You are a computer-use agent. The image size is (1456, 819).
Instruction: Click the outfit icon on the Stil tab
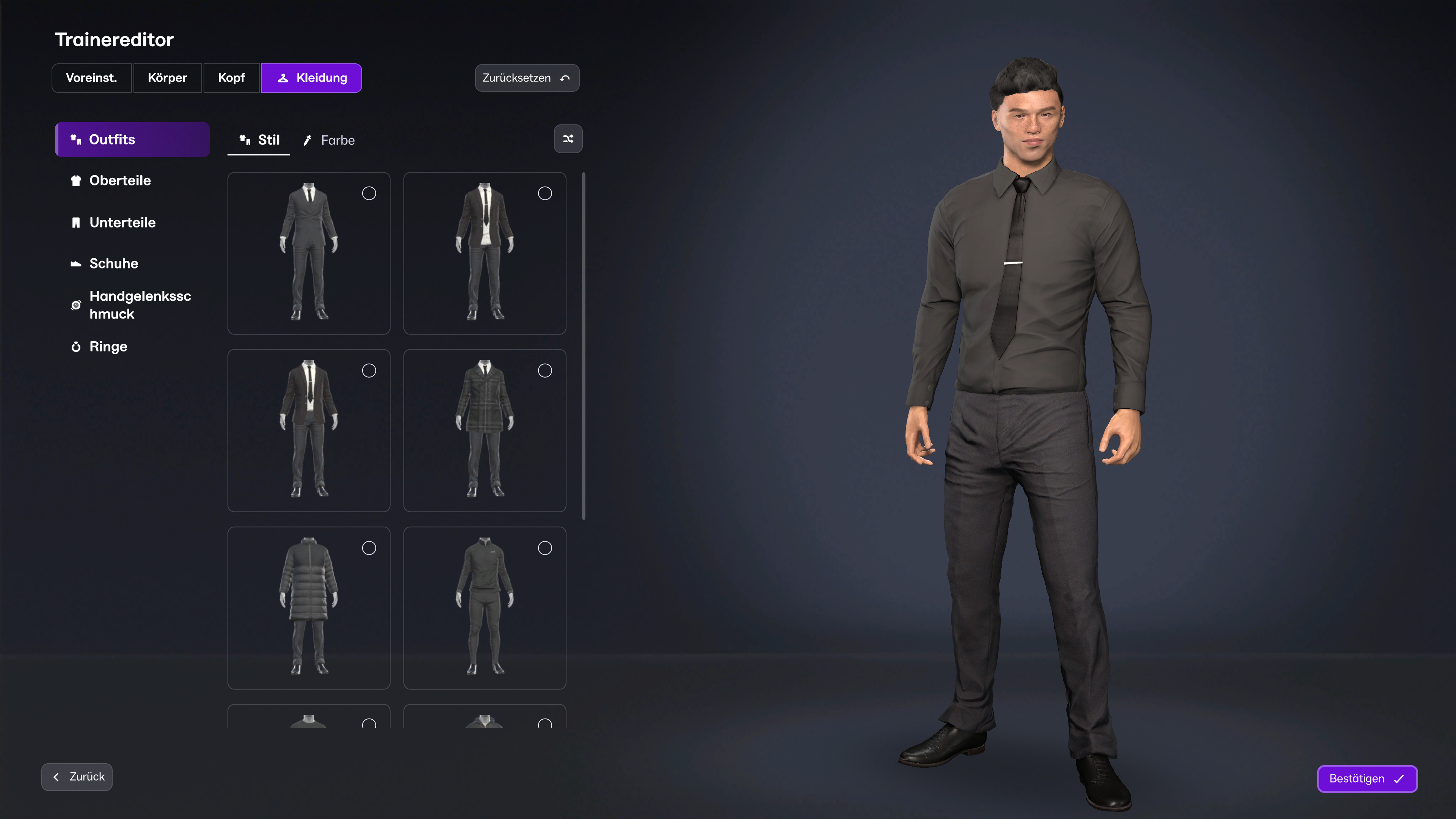245,140
